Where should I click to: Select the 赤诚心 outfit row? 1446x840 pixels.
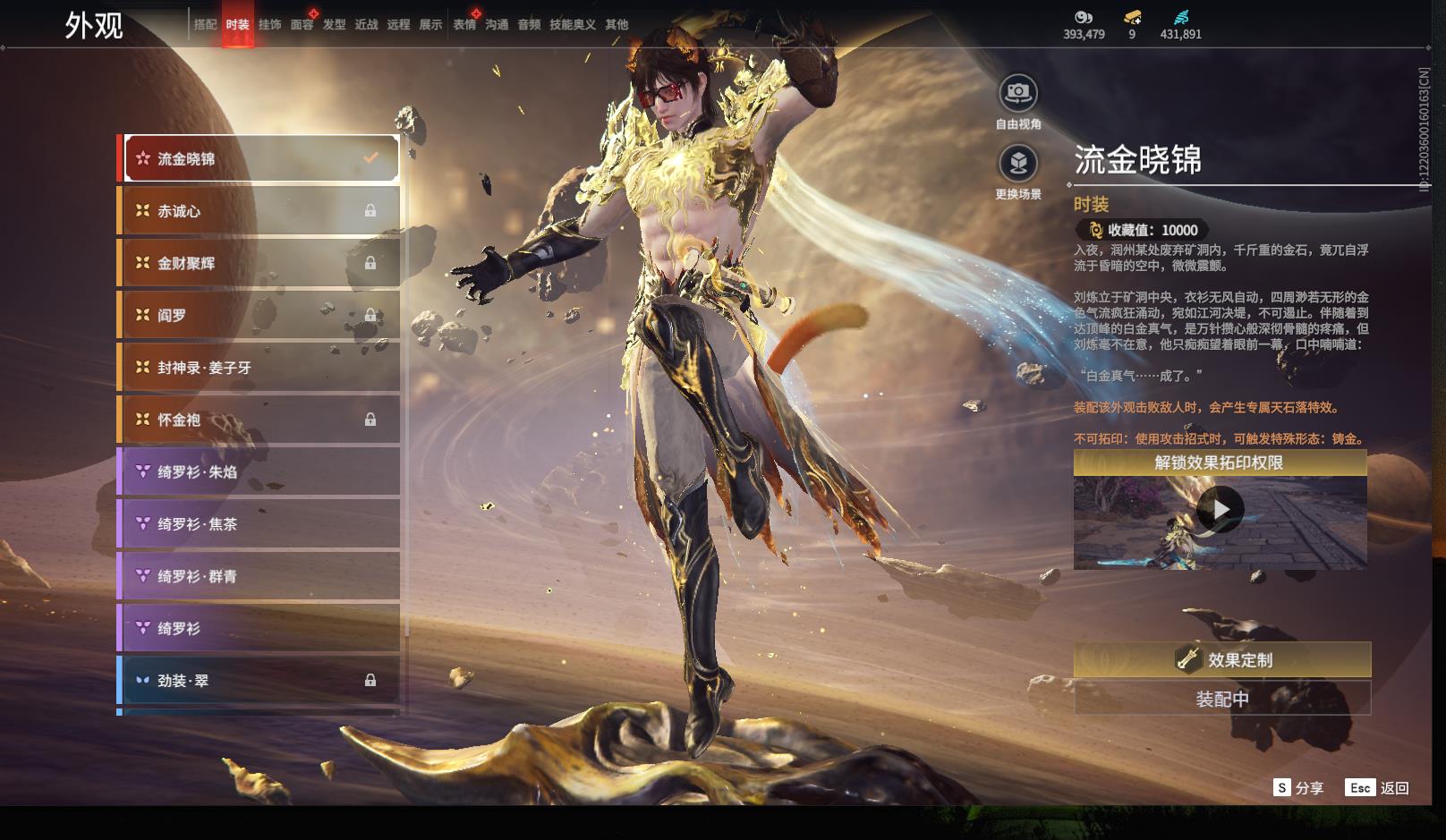pos(259,211)
